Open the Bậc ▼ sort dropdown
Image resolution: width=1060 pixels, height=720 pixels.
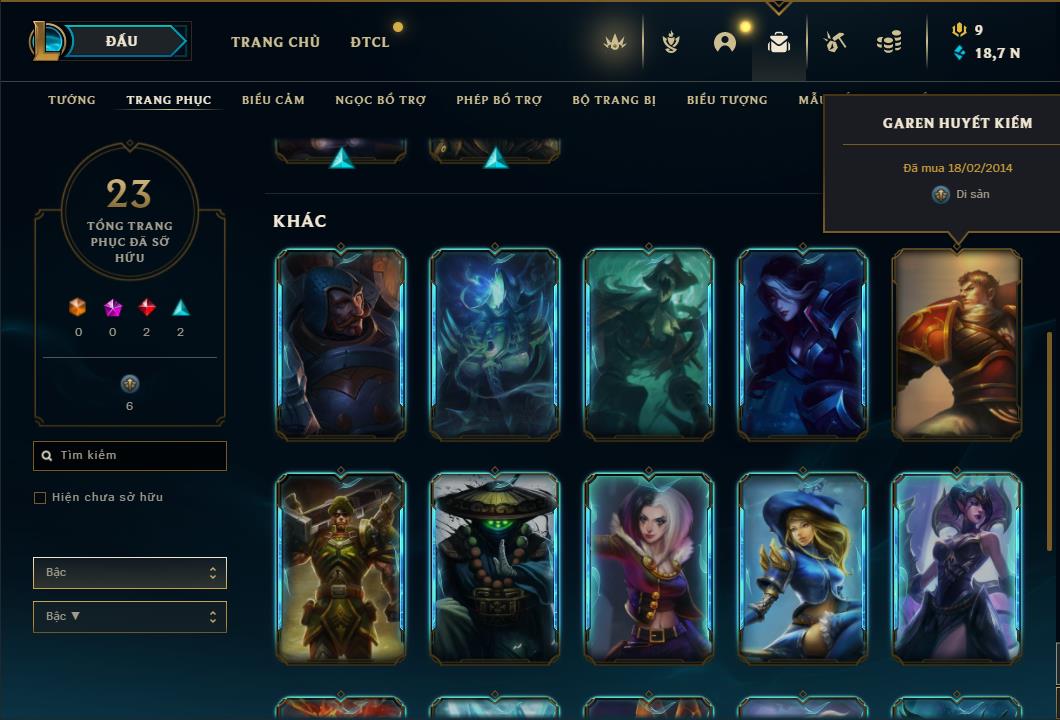point(130,617)
